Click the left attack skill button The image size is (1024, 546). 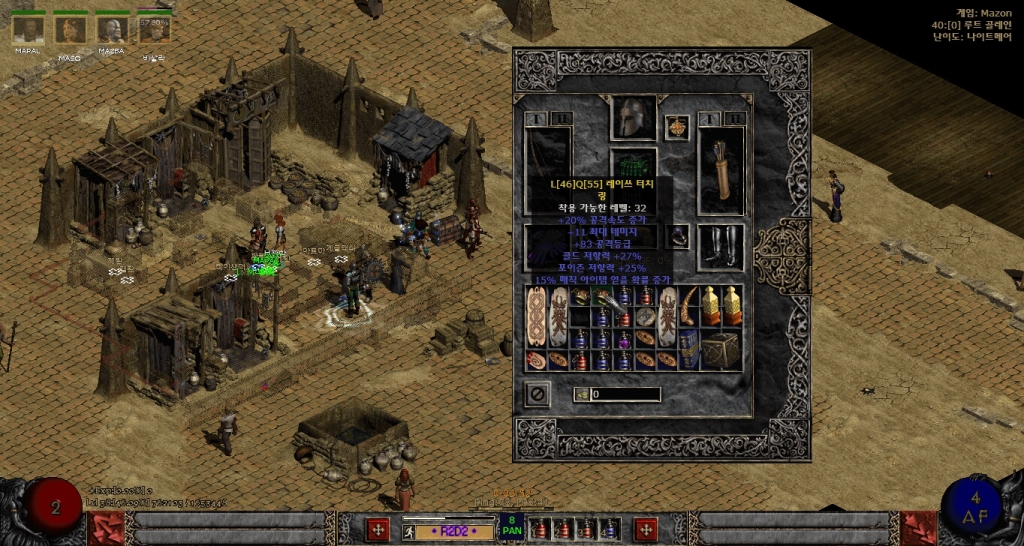378,529
